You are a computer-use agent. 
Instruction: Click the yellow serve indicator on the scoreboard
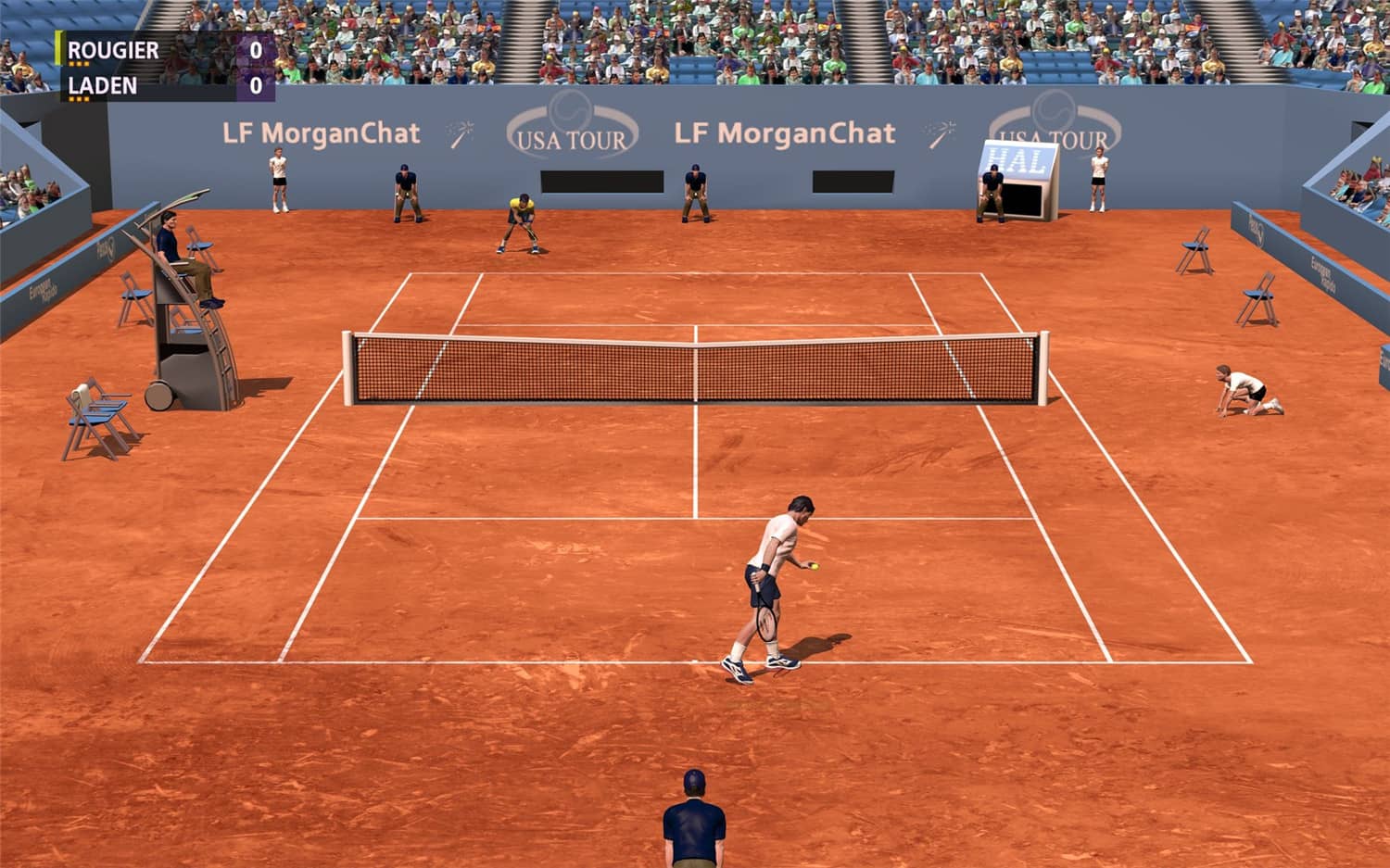(x=57, y=46)
